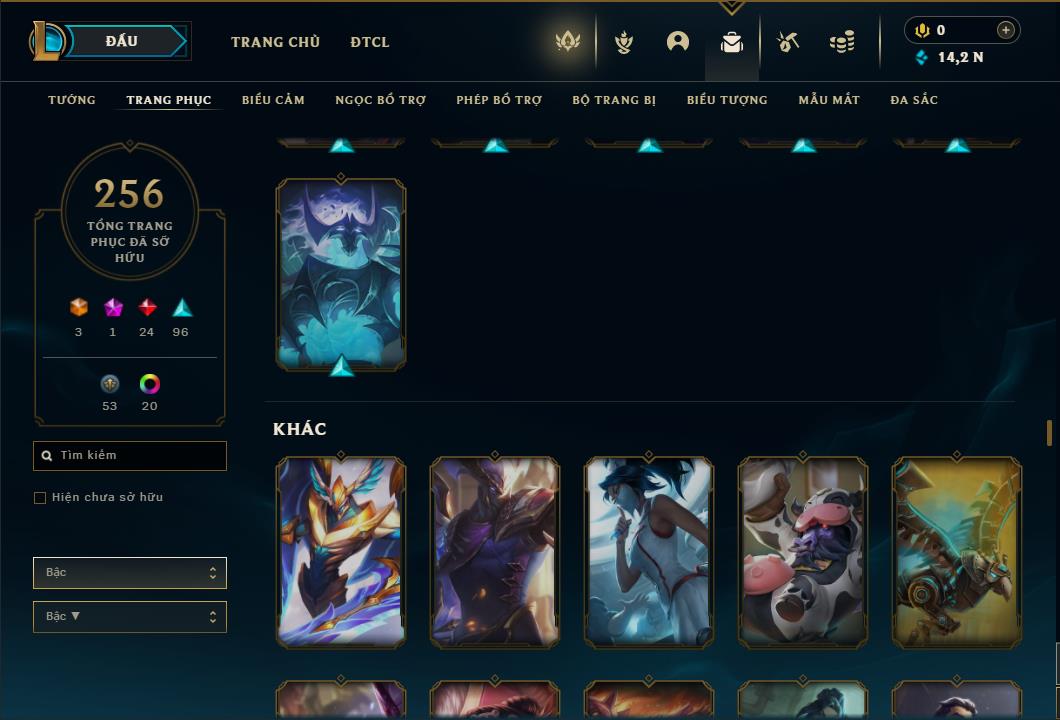Open the MẪU MẮT tab

coord(829,100)
